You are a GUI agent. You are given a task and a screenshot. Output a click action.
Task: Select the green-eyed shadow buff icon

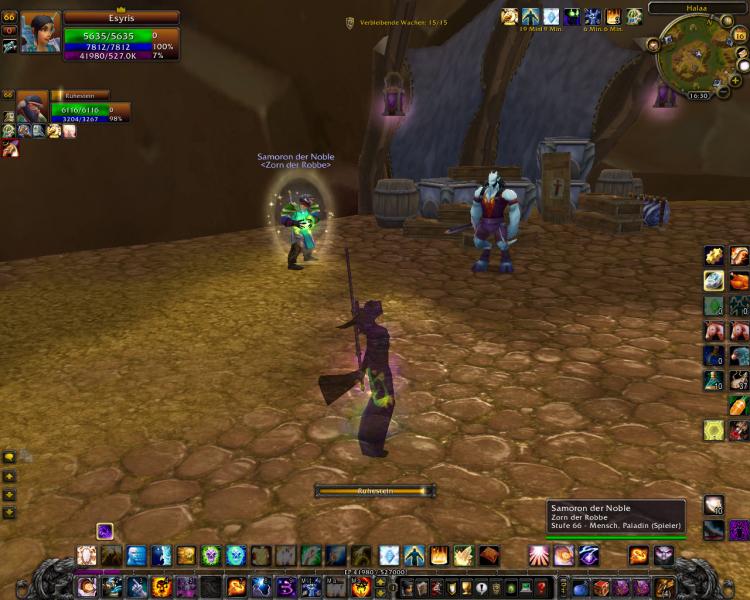[x=572, y=16]
